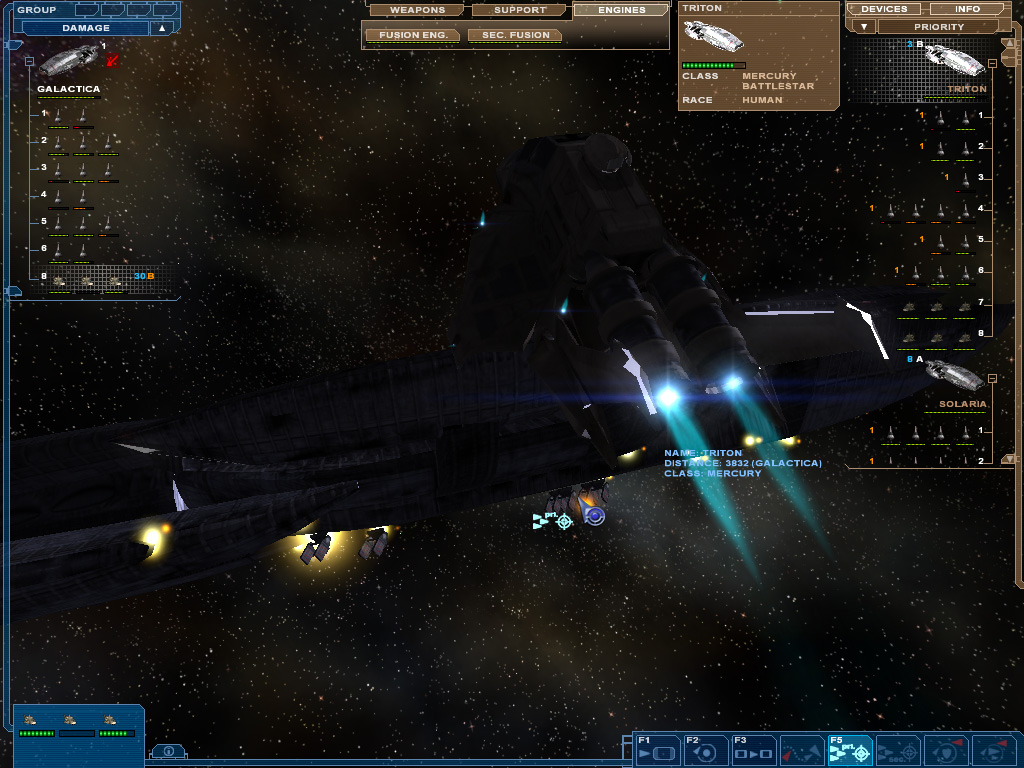Viewport: 1024px width, 768px height.
Task: Click the Priority sort button
Action: coord(939,27)
